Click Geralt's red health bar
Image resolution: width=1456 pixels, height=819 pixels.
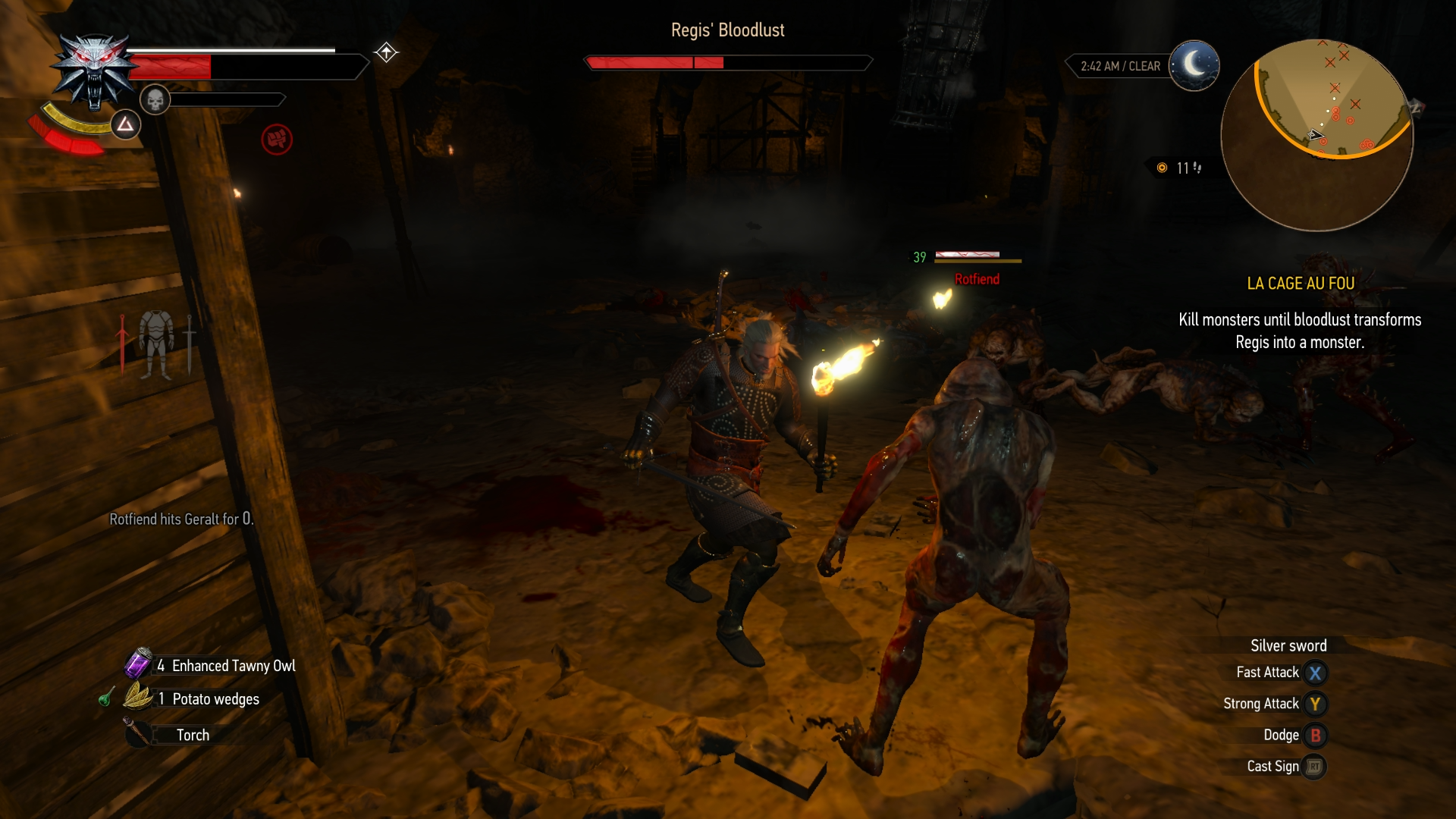(x=171, y=64)
